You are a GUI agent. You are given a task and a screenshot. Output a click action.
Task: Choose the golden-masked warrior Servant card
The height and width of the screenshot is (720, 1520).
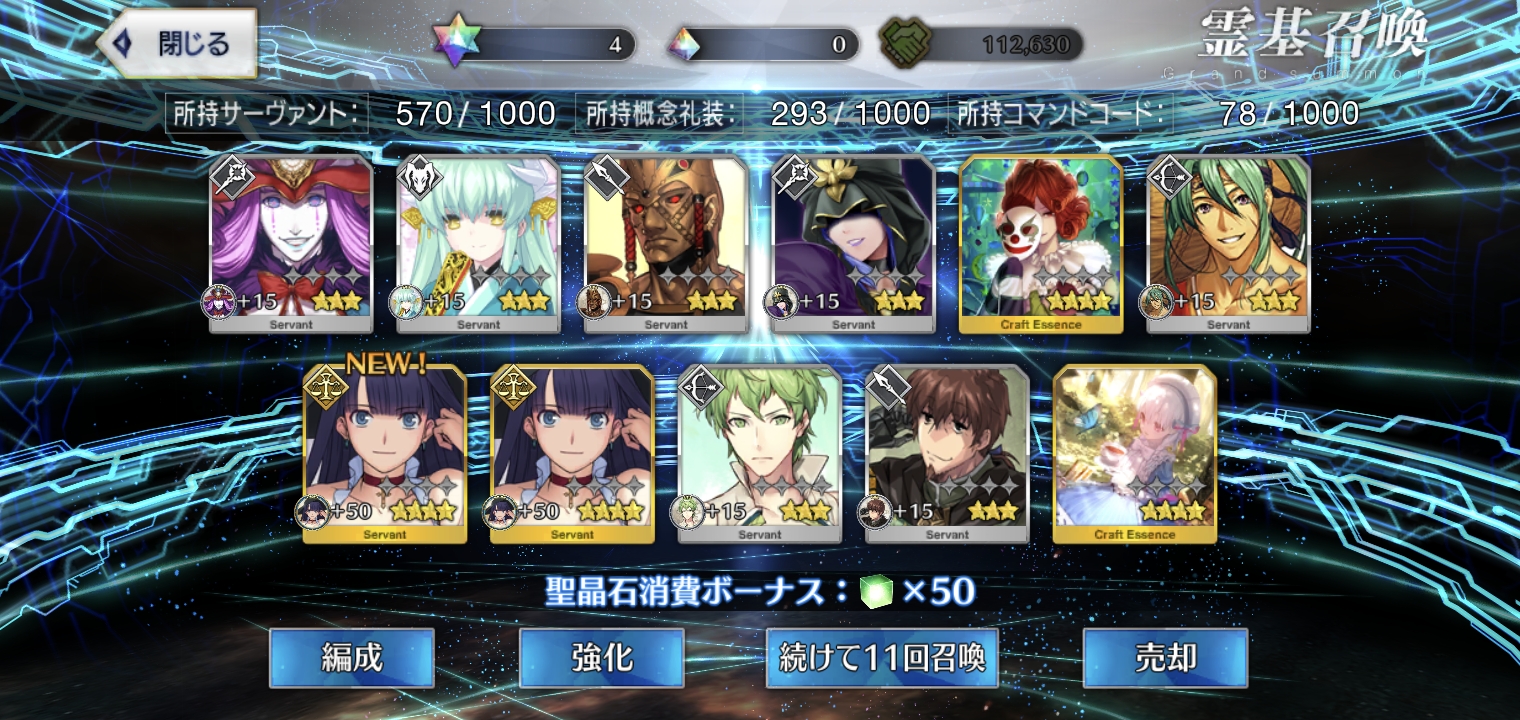point(666,243)
